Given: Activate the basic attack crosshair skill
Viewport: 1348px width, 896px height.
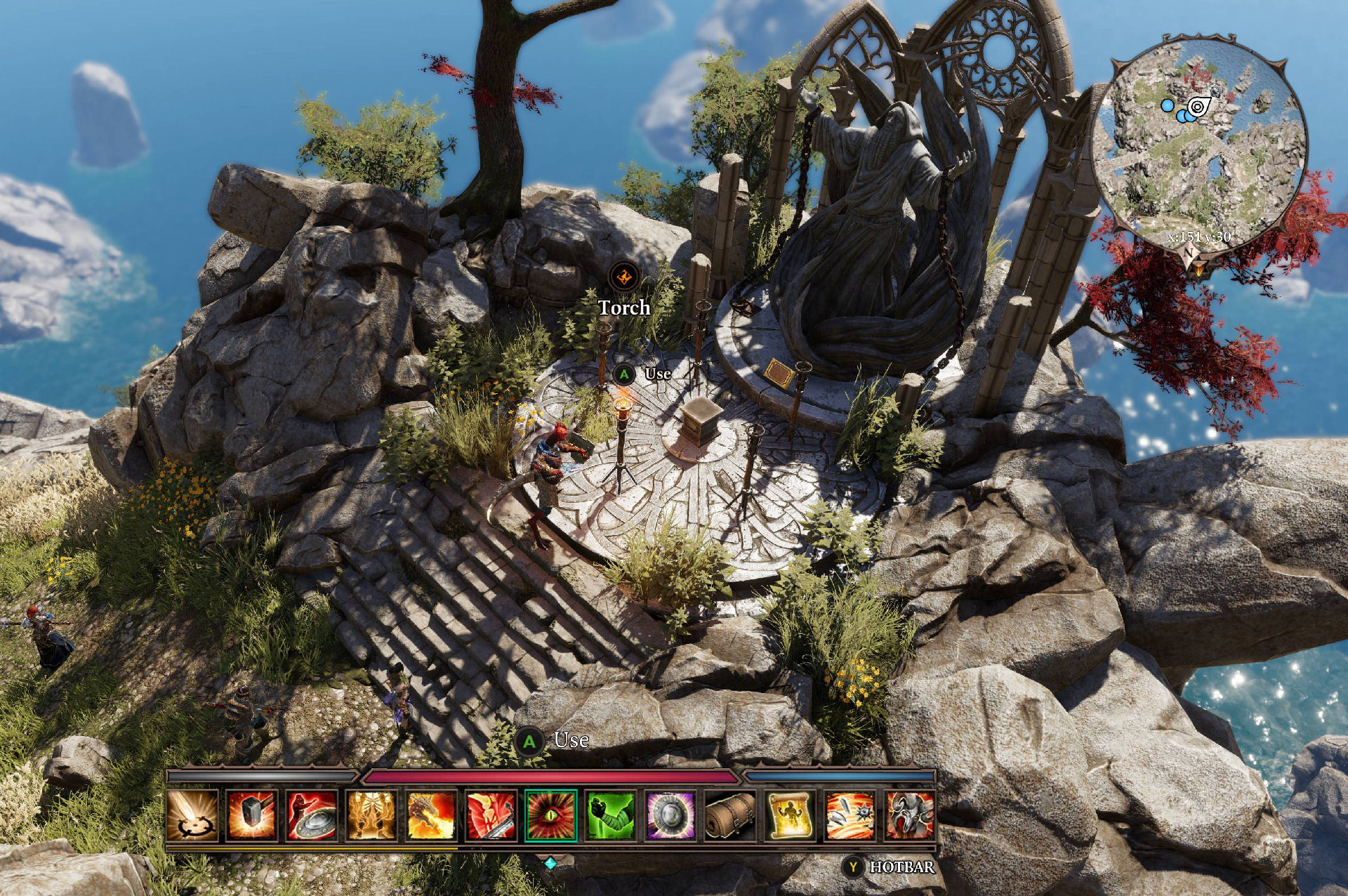Looking at the screenshot, I should (x=192, y=815).
